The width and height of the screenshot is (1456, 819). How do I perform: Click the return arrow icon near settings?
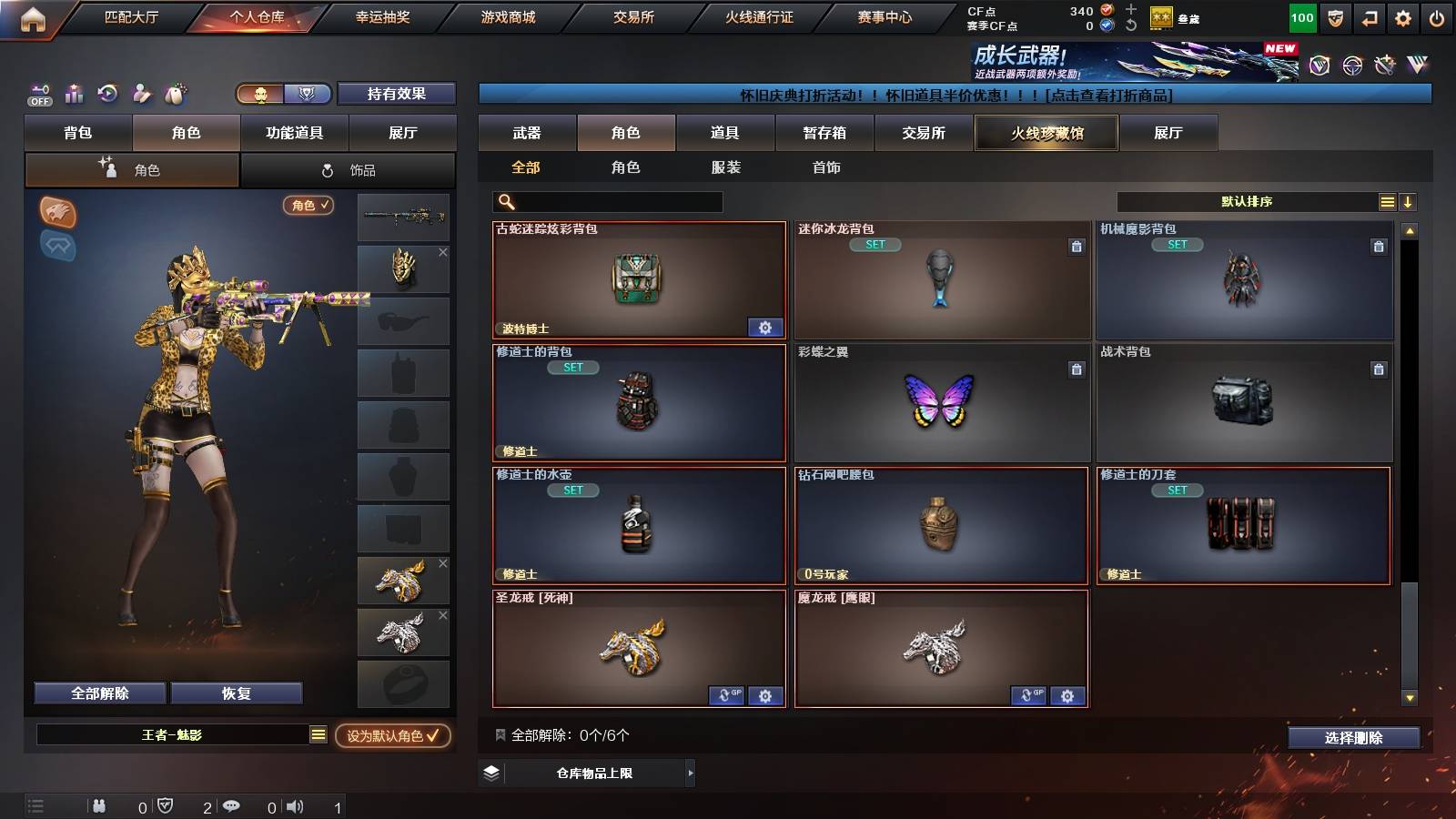point(1370,16)
